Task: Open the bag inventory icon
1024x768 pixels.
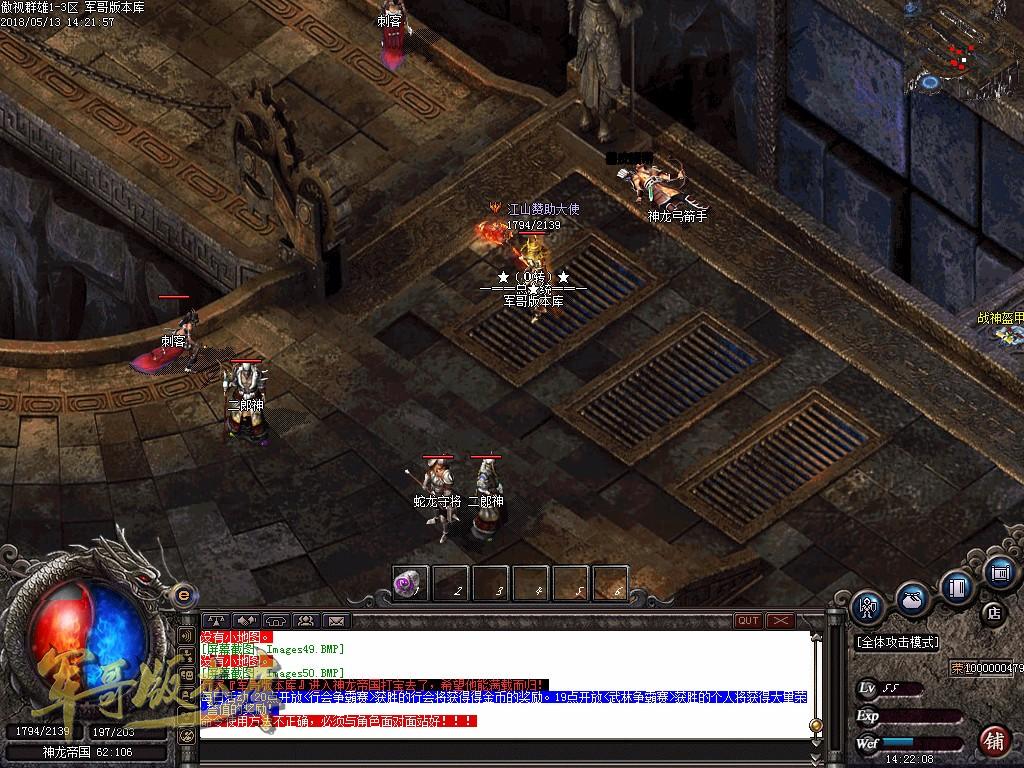Action: [911, 599]
